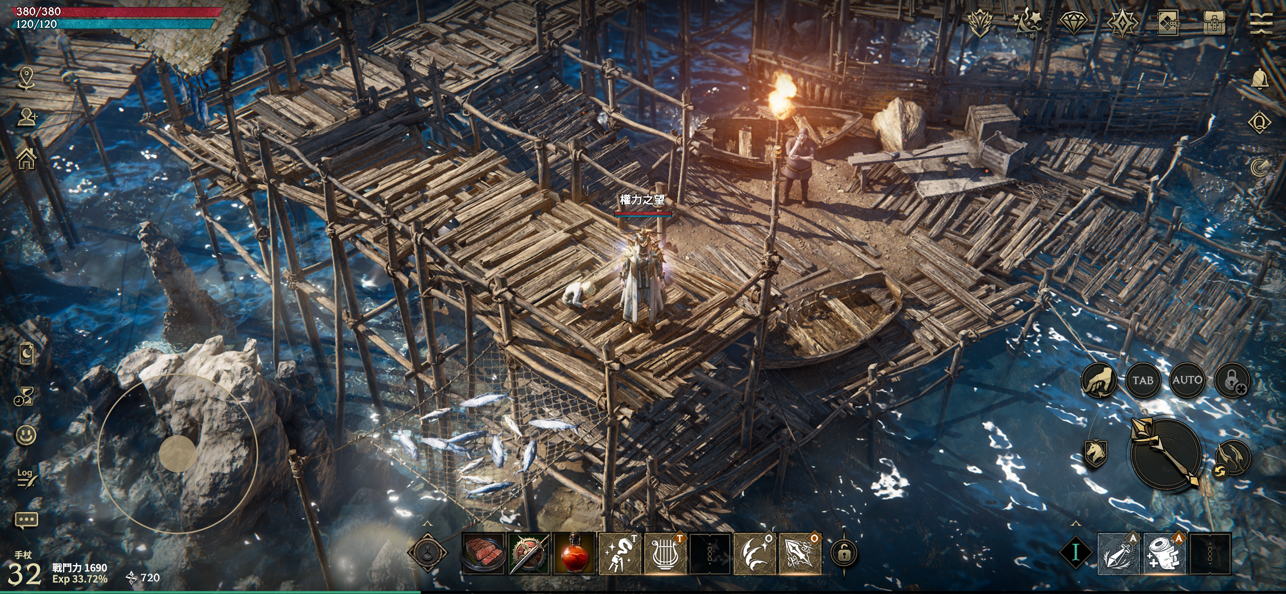1286x594 pixels.
Task: Open the add-friend person icon
Action: [26, 118]
